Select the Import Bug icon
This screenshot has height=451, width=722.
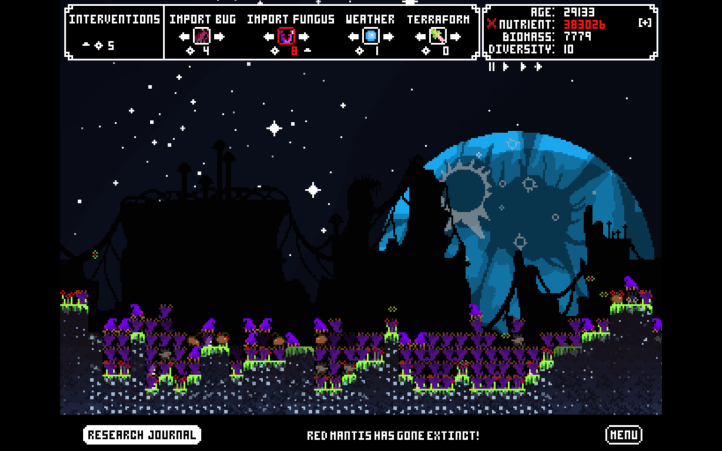pyautogui.click(x=201, y=37)
